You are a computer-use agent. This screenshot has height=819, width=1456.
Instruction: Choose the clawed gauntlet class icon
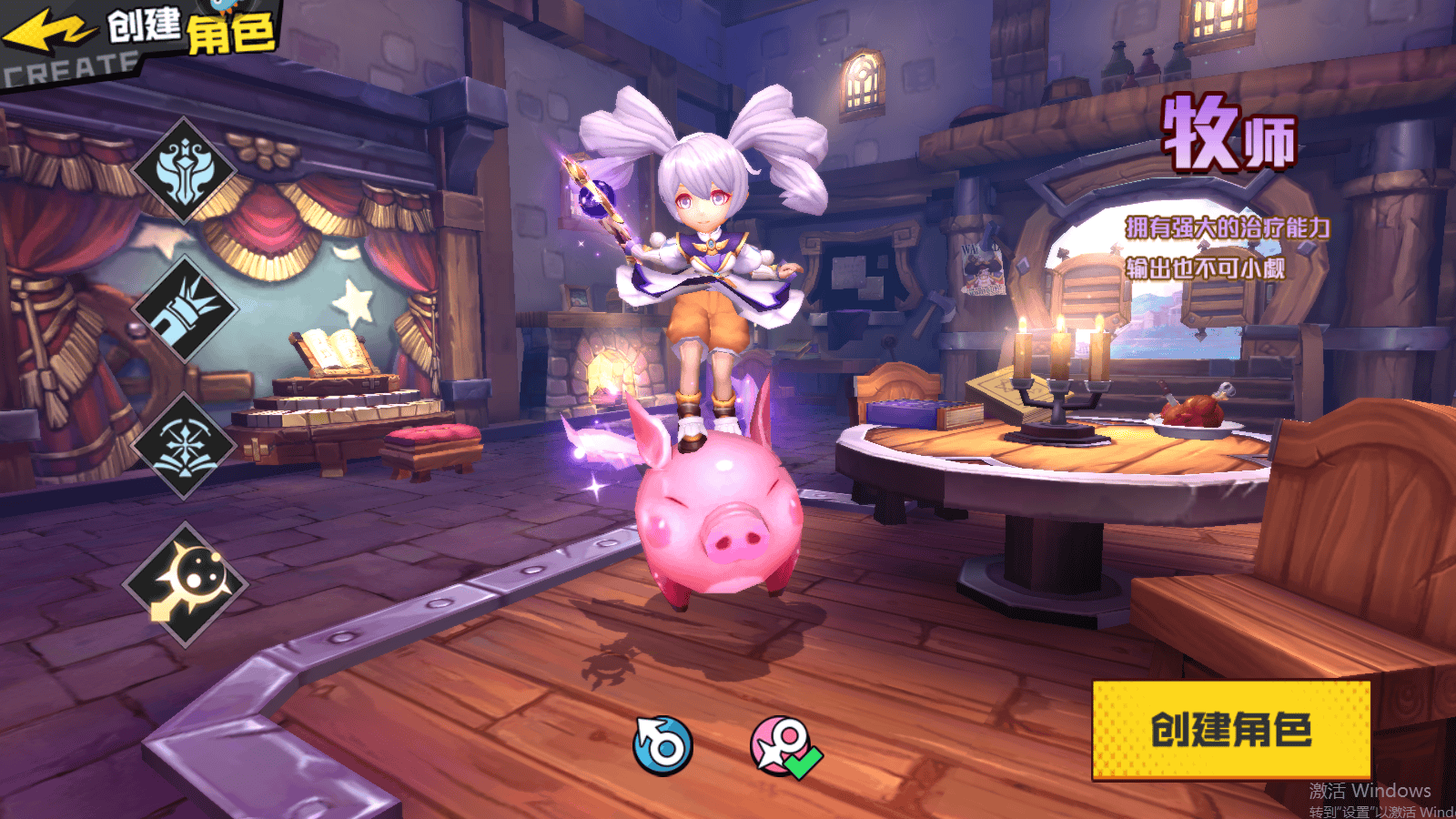(x=186, y=308)
